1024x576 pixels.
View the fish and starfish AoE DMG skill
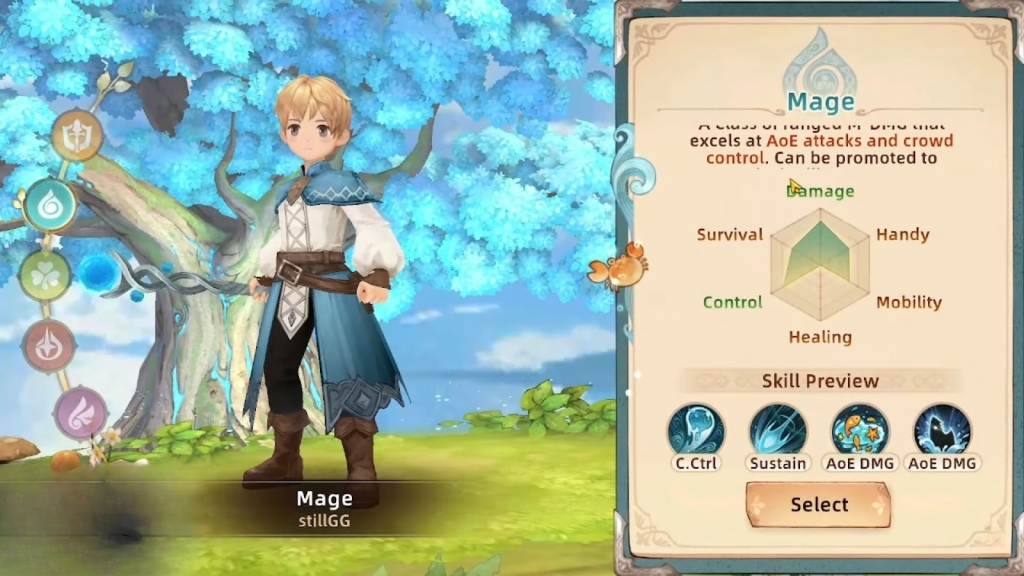(860, 431)
